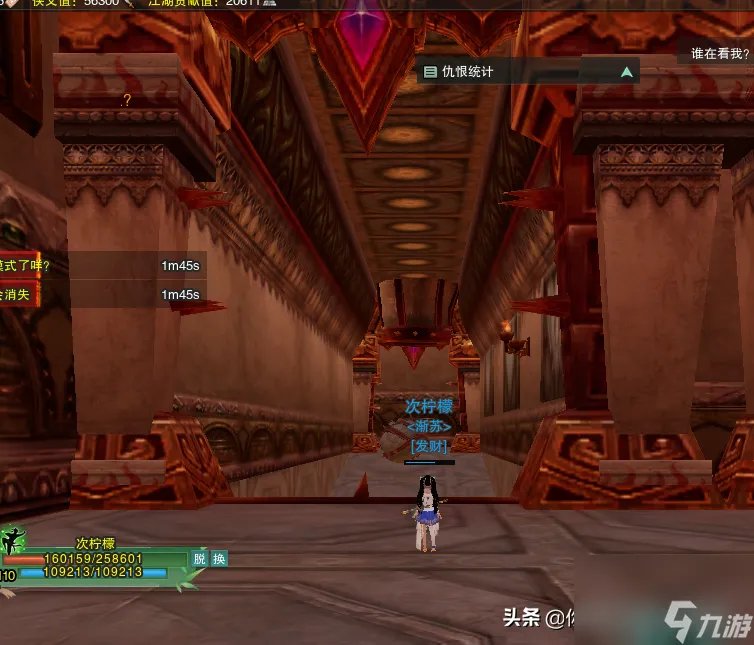Click the 脱 button beside the health bar

[200, 559]
